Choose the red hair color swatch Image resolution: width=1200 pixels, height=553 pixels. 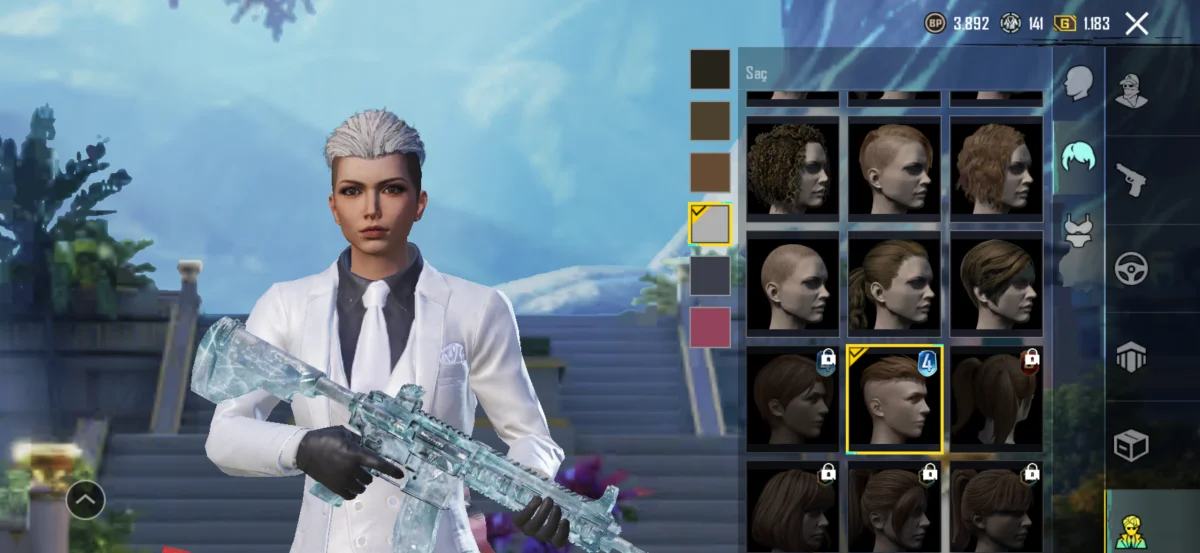point(710,327)
